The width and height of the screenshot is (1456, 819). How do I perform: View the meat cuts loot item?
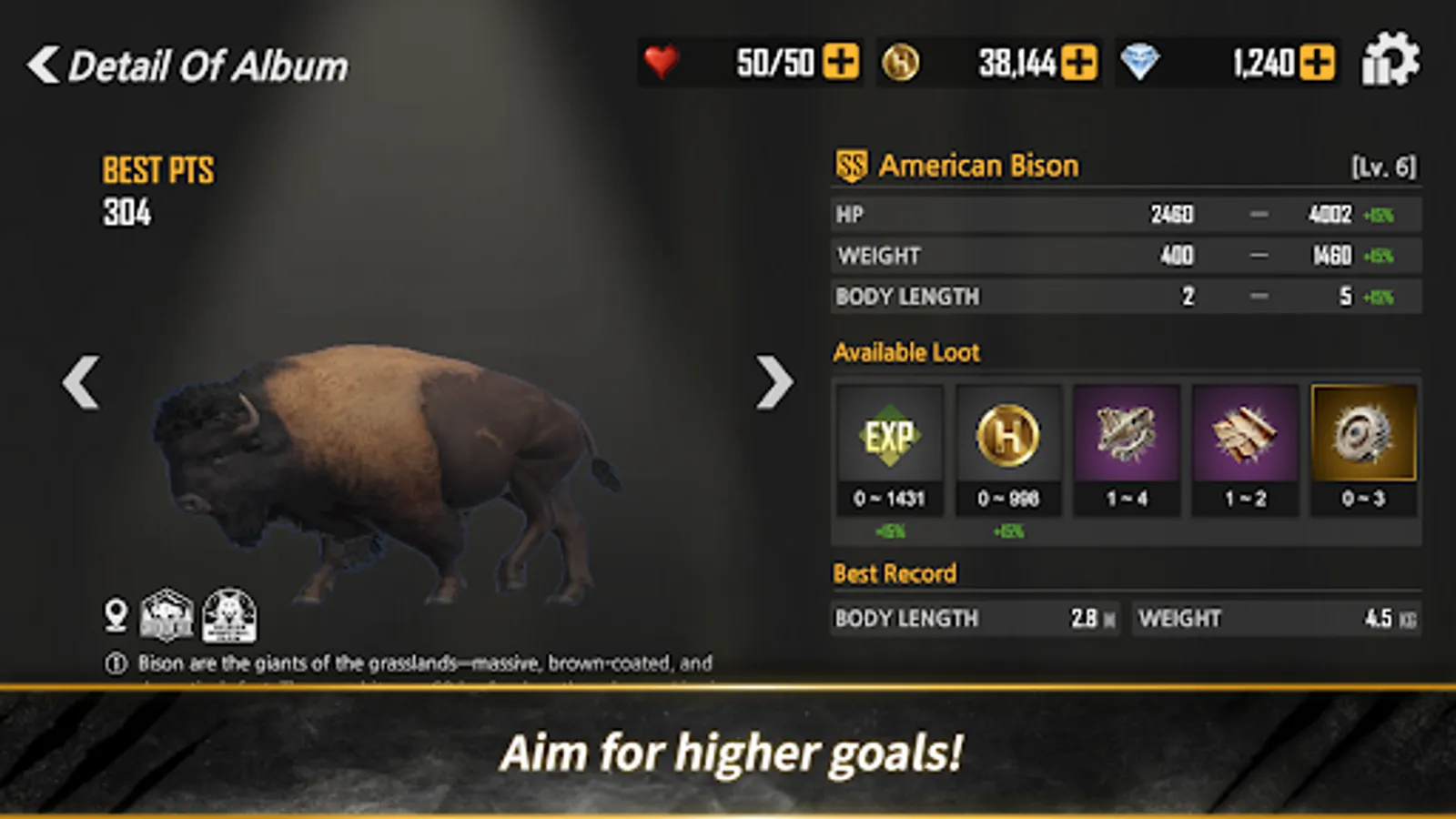[x=1246, y=435]
